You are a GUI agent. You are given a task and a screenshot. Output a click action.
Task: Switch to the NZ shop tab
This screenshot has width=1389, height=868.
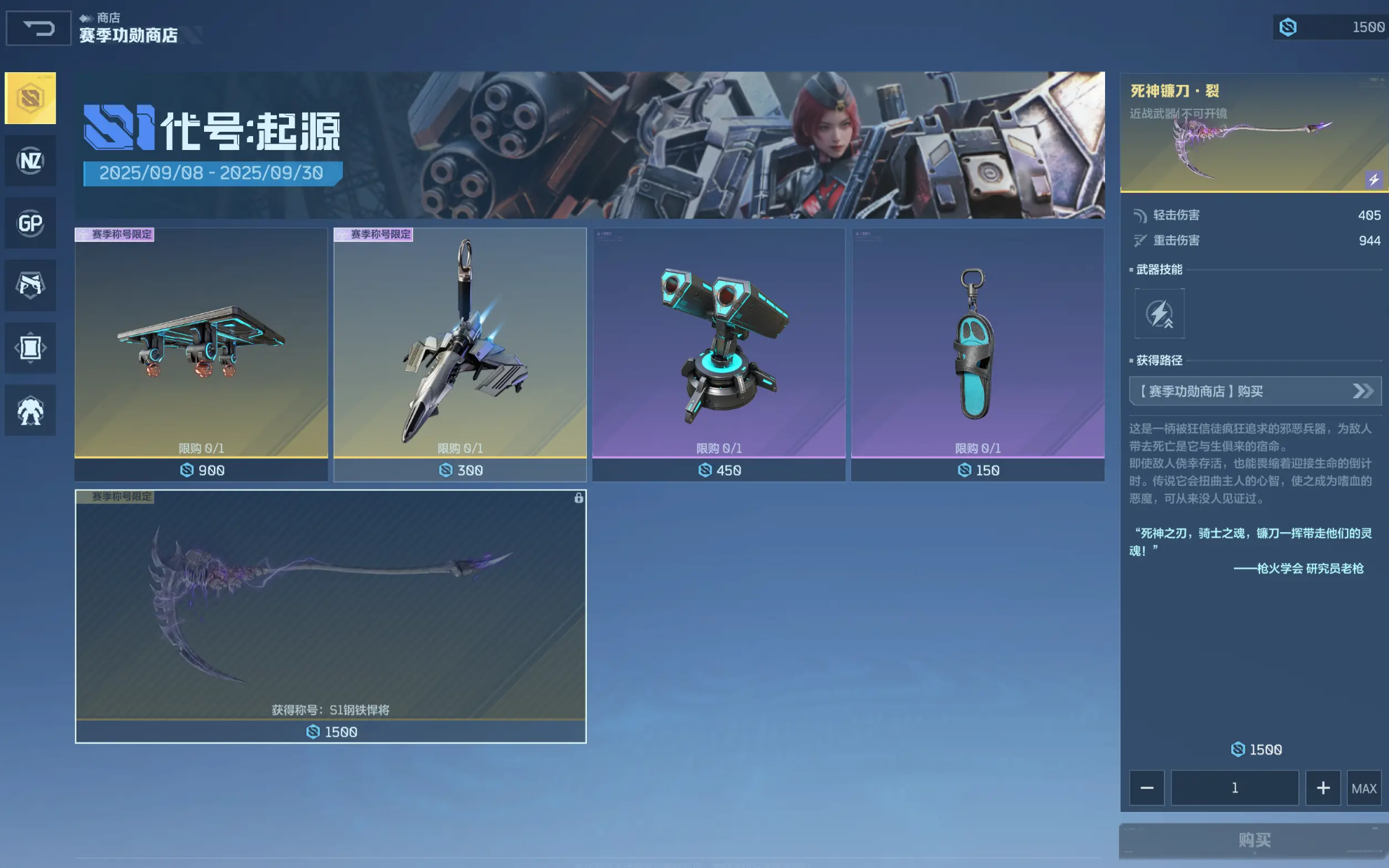click(x=30, y=161)
